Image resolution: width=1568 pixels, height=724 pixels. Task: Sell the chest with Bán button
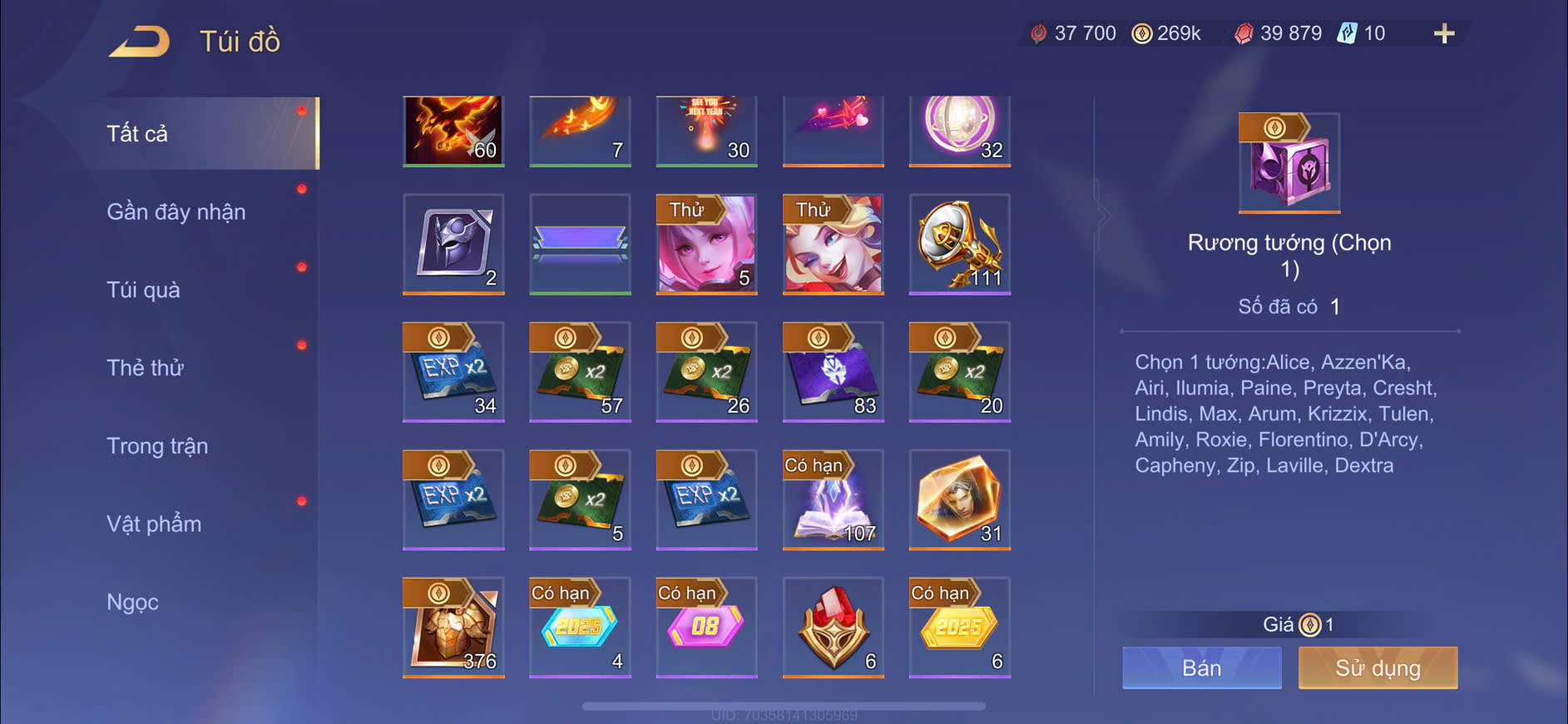coord(1201,667)
